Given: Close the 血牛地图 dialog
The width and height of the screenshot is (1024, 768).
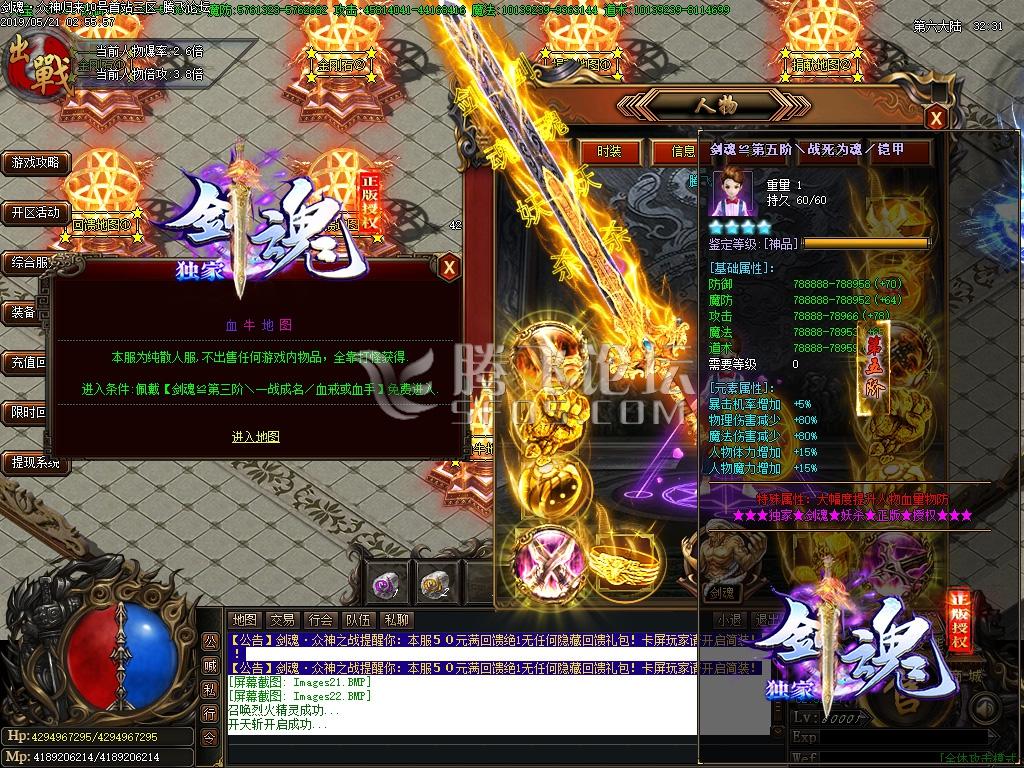Looking at the screenshot, I should (x=449, y=267).
